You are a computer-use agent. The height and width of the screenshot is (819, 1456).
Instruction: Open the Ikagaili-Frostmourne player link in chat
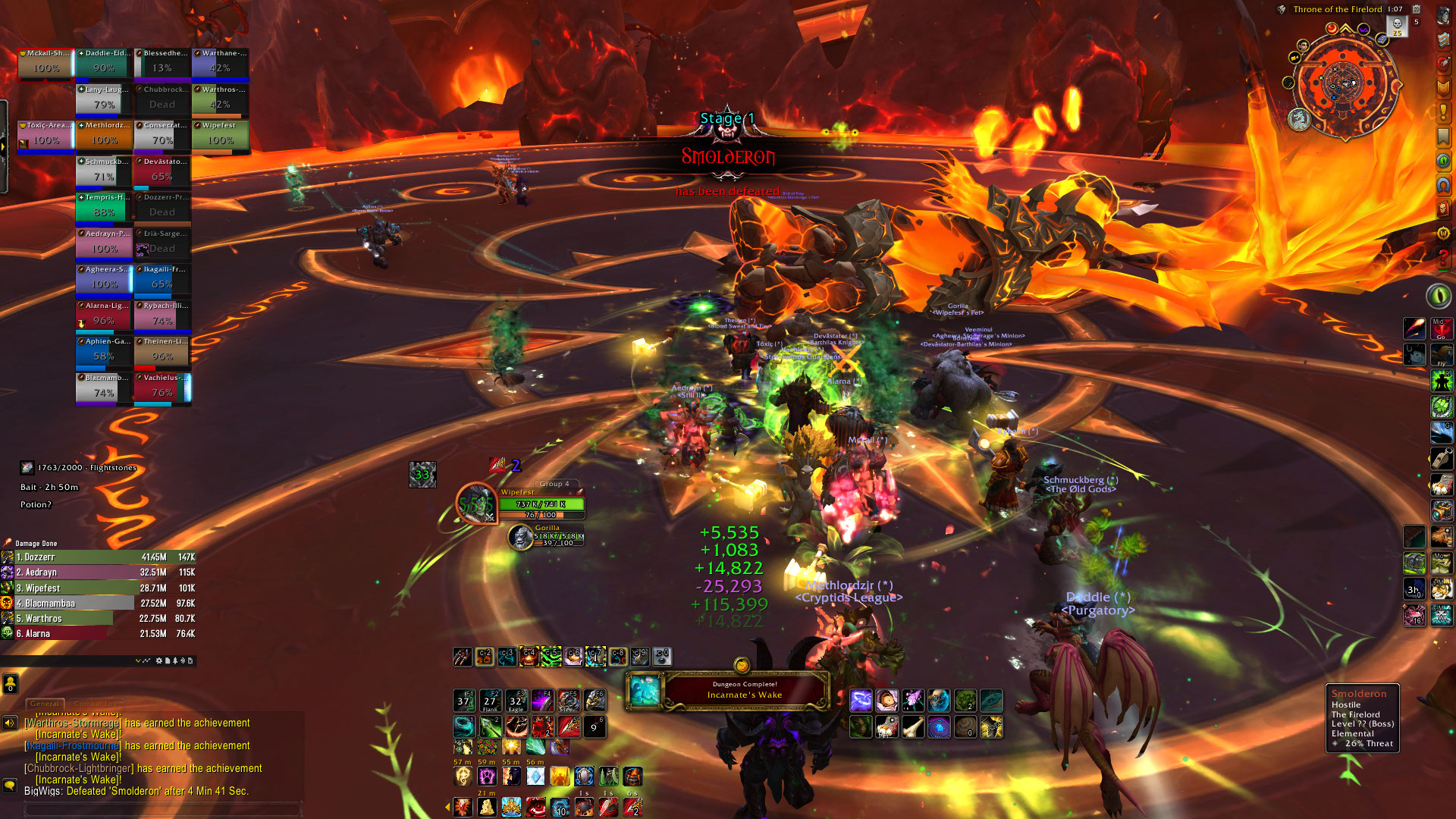click(73, 746)
